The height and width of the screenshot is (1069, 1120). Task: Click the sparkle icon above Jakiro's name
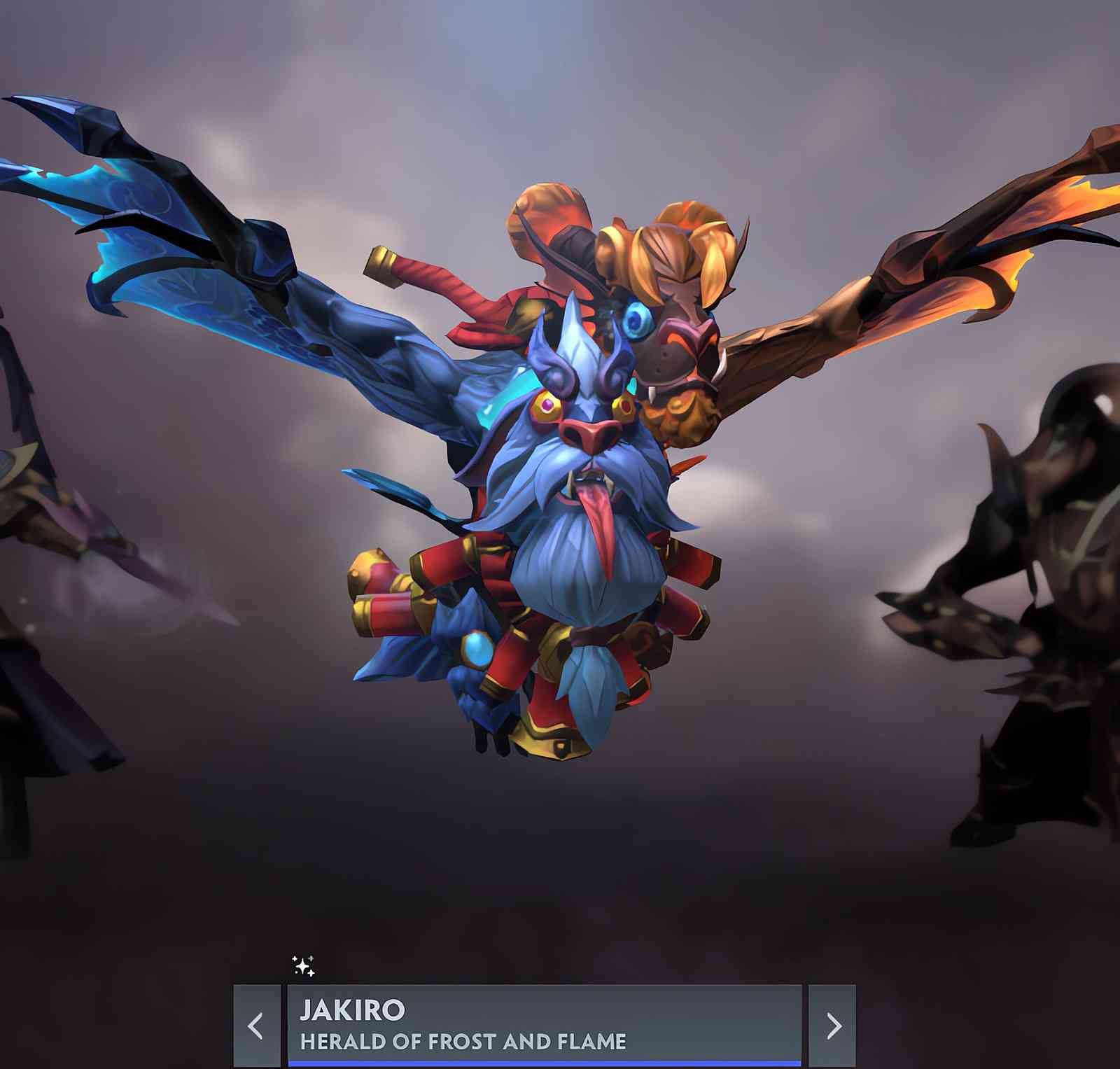303,966
